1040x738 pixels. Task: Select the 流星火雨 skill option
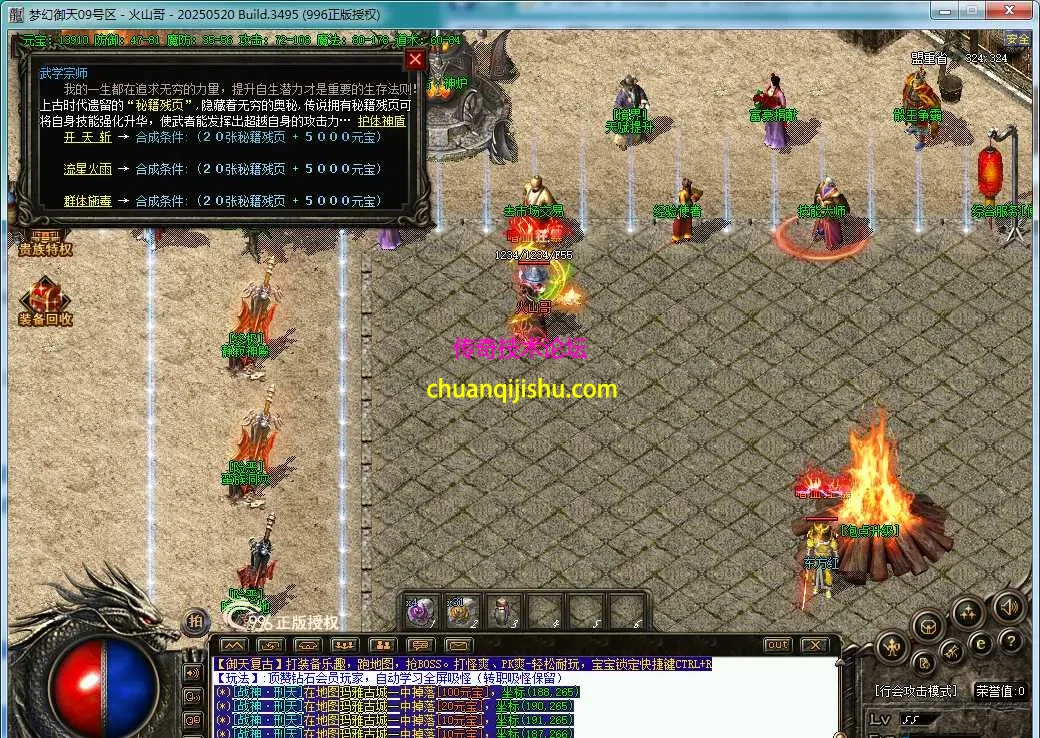pyautogui.click(x=88, y=169)
